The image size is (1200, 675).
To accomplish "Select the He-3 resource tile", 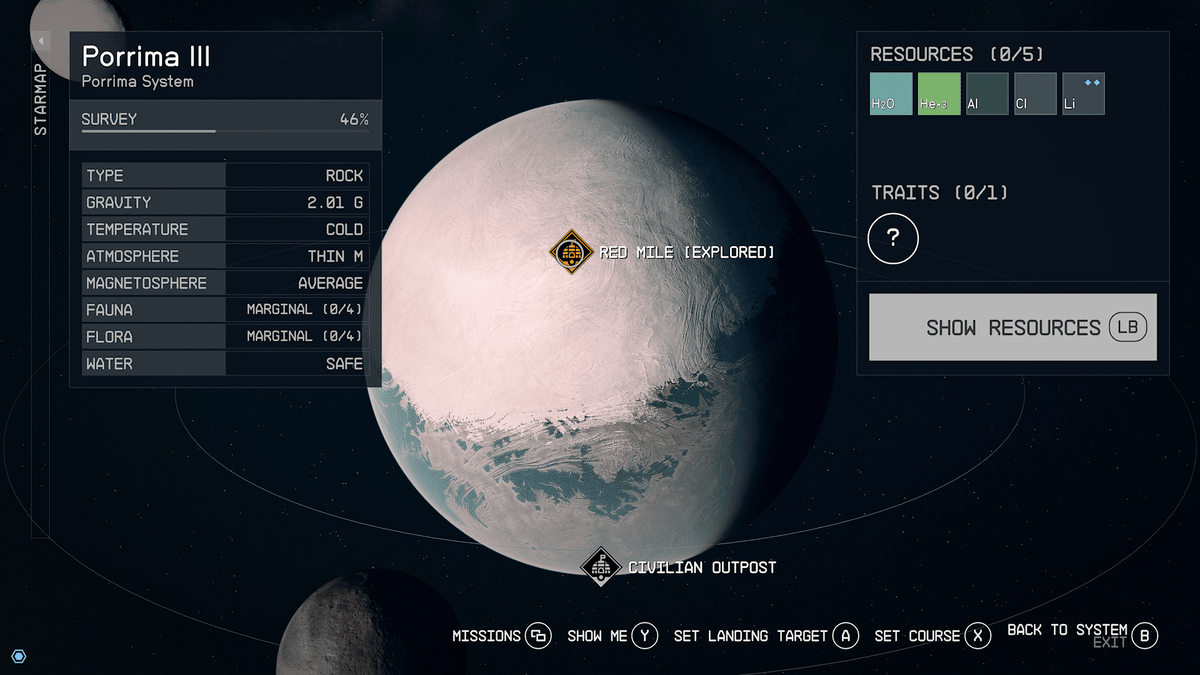I will tap(939, 94).
